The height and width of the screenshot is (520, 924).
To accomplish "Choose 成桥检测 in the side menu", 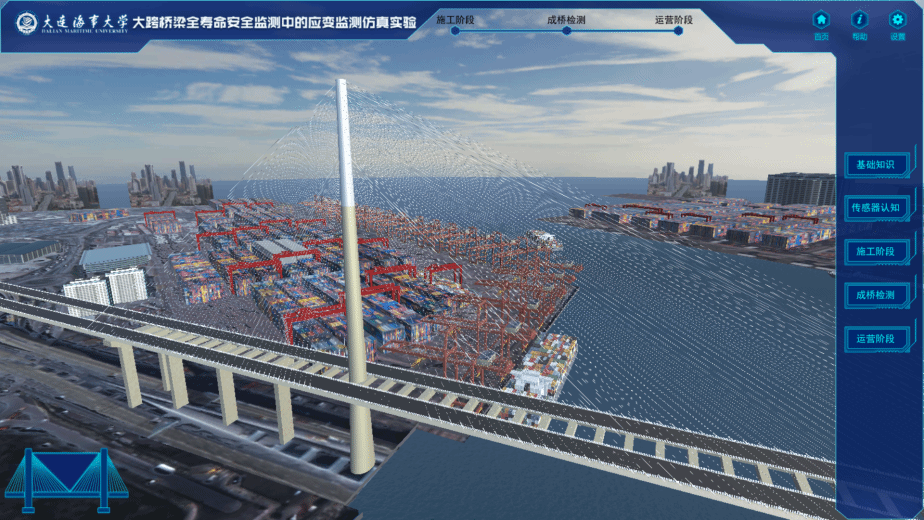I will click(x=876, y=295).
